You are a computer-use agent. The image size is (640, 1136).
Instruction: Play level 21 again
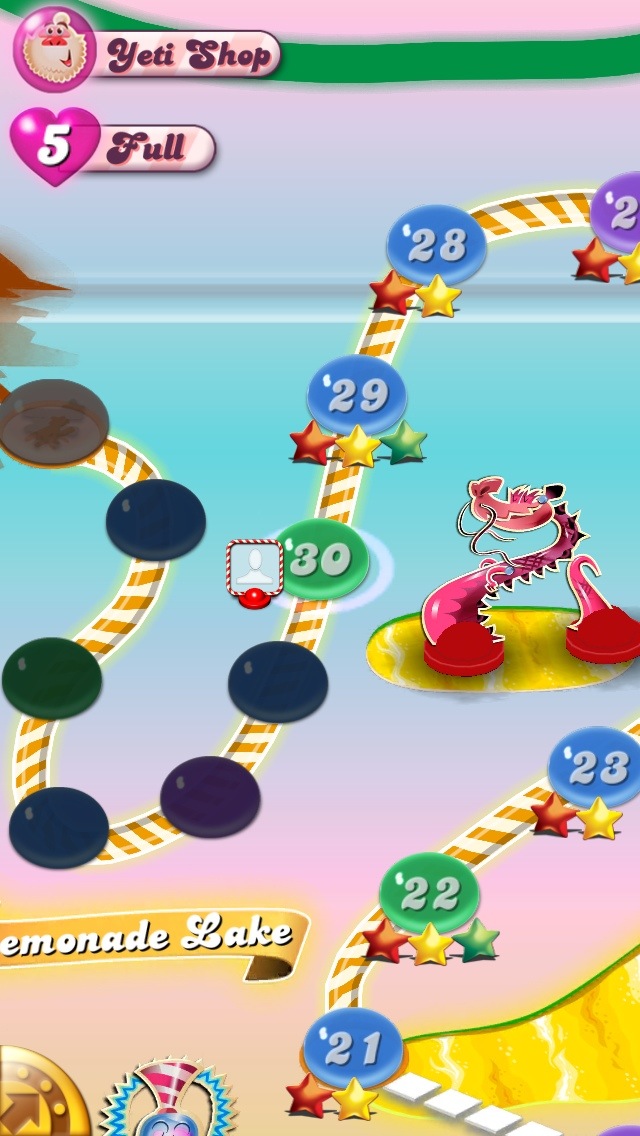click(353, 1047)
